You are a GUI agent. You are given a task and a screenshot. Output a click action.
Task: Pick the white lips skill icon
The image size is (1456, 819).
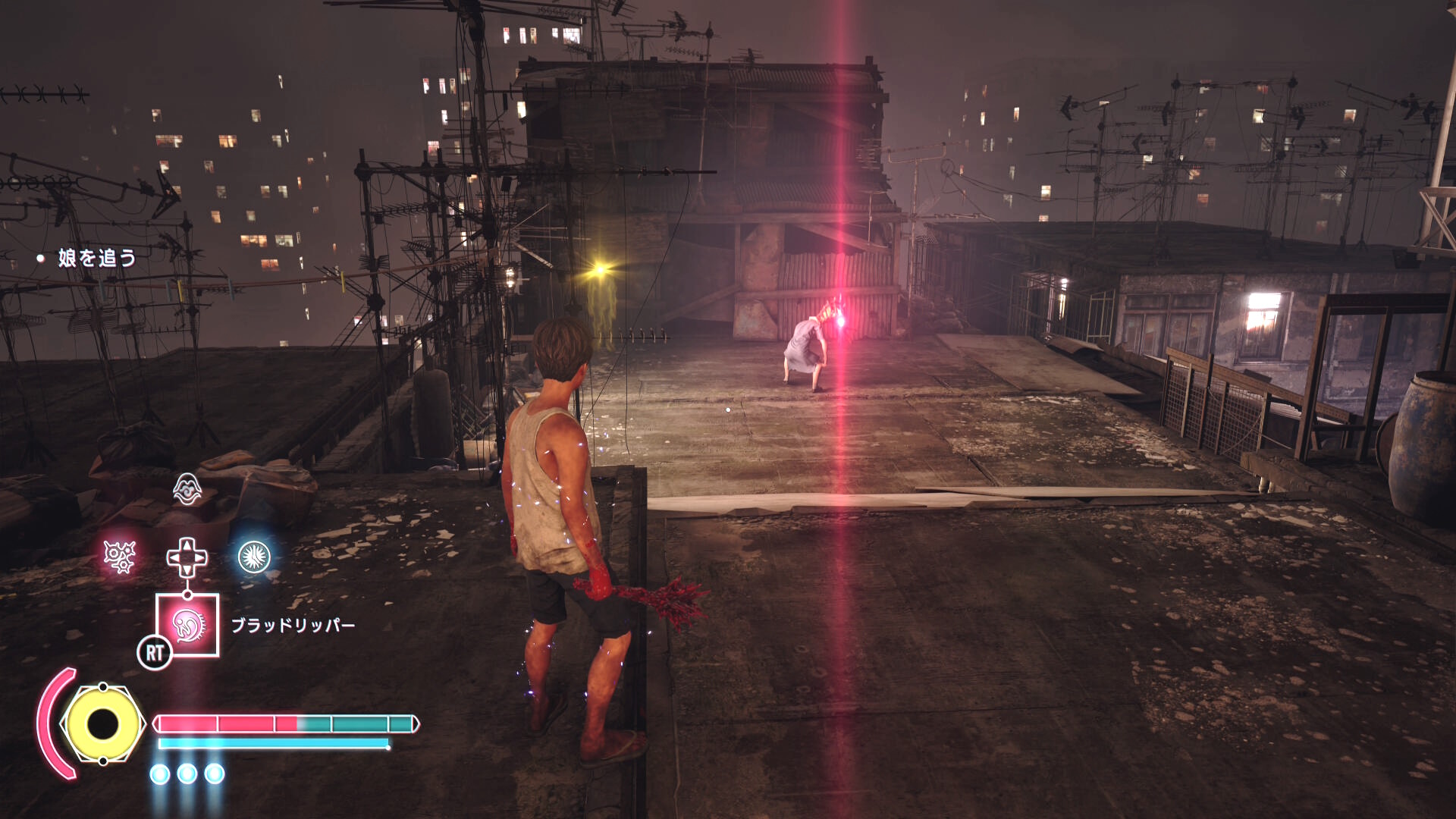(187, 489)
